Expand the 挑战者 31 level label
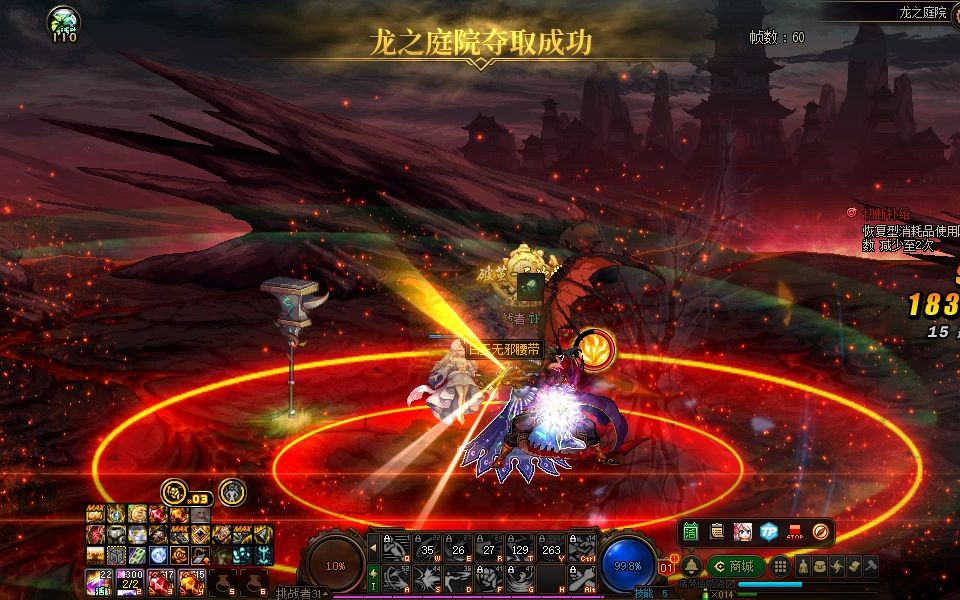This screenshot has height=600, width=960. pos(302,593)
